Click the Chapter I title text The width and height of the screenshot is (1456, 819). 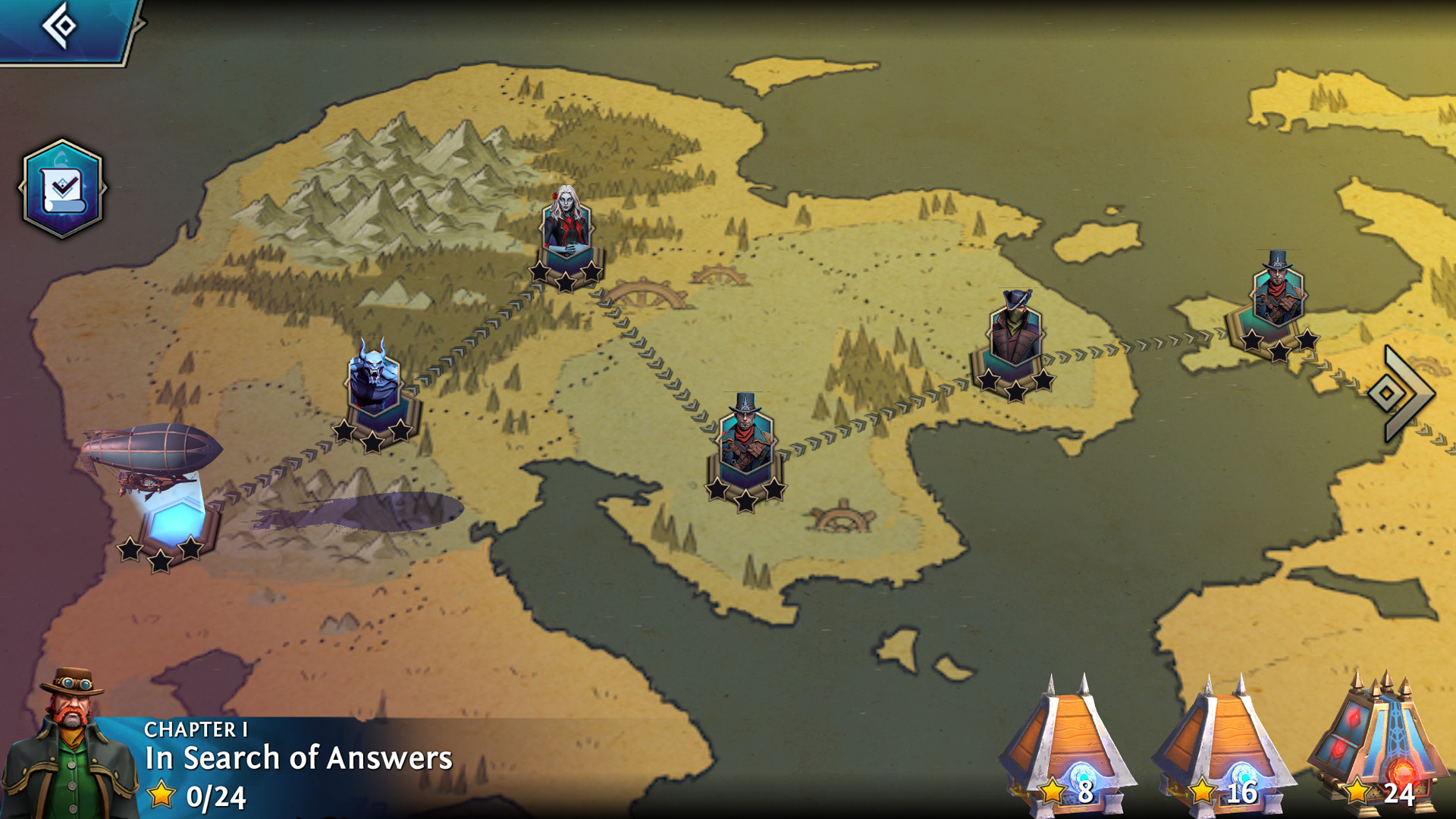(x=191, y=730)
